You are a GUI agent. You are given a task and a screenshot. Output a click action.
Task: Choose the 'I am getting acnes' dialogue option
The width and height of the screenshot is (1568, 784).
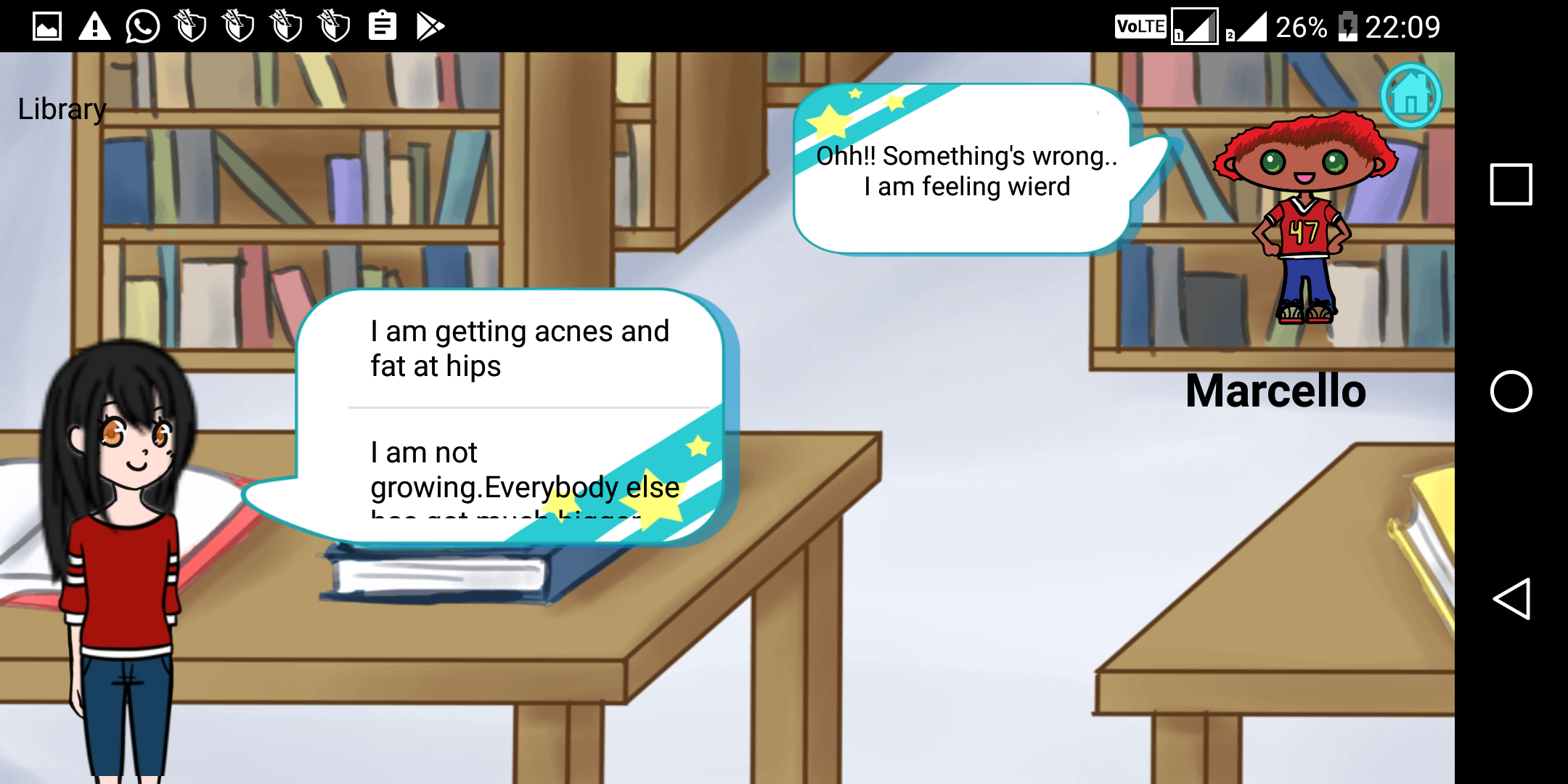click(519, 348)
